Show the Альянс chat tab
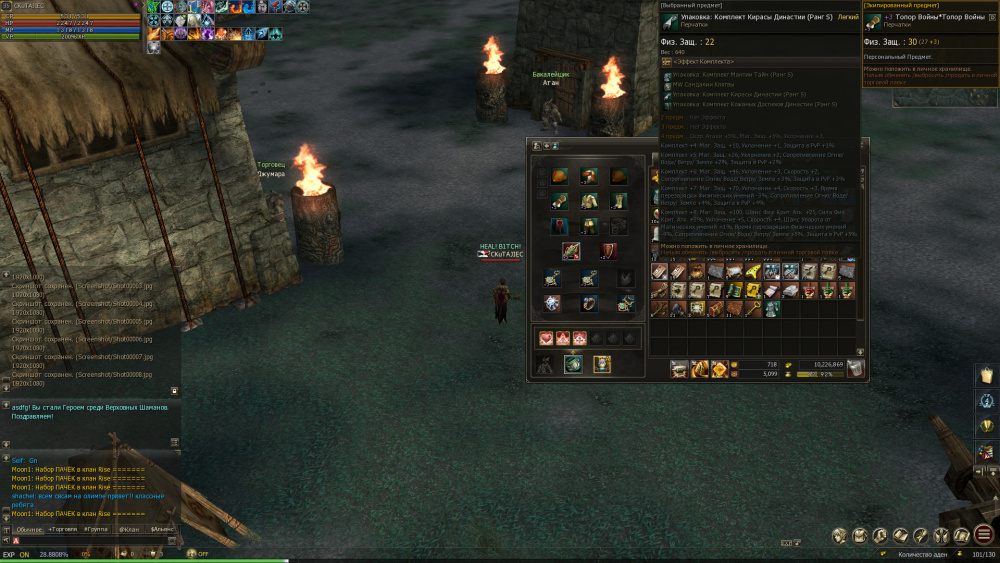Viewport: 1000px width, 563px height. pos(161,528)
